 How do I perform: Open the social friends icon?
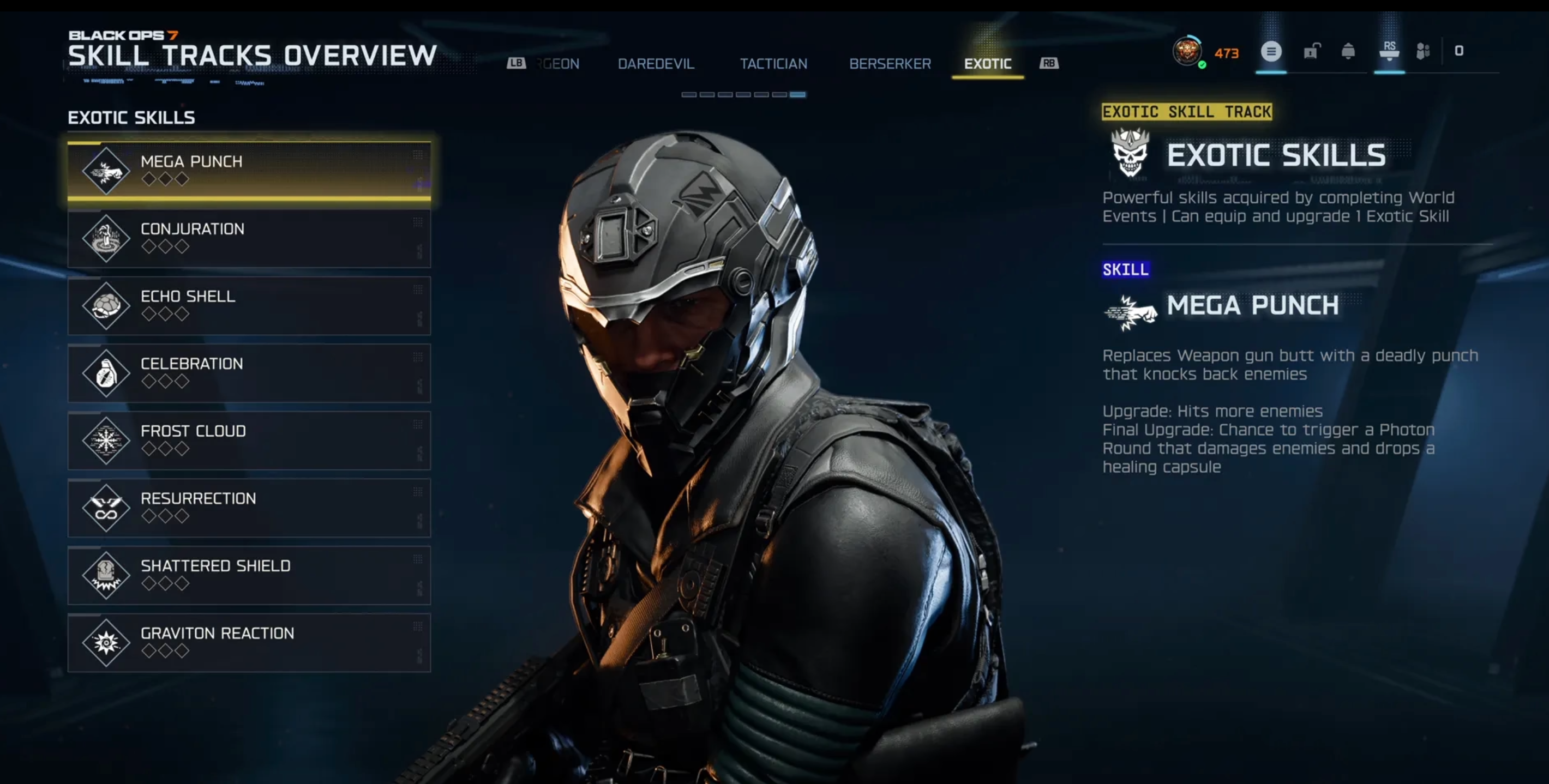pos(1422,52)
